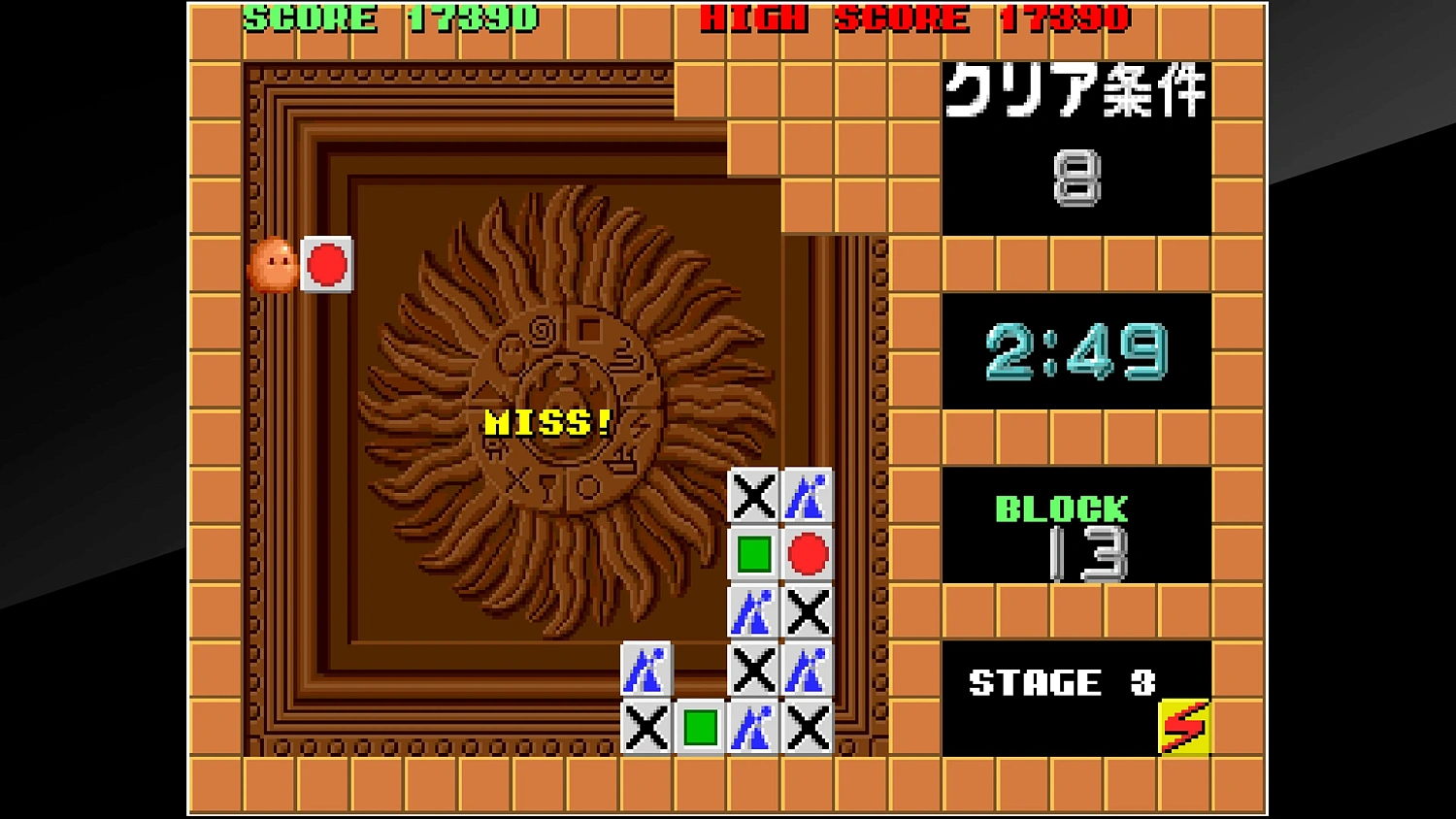Image resolution: width=1456 pixels, height=819 pixels.
Task: Select the green square block in the stack
Action: (752, 554)
